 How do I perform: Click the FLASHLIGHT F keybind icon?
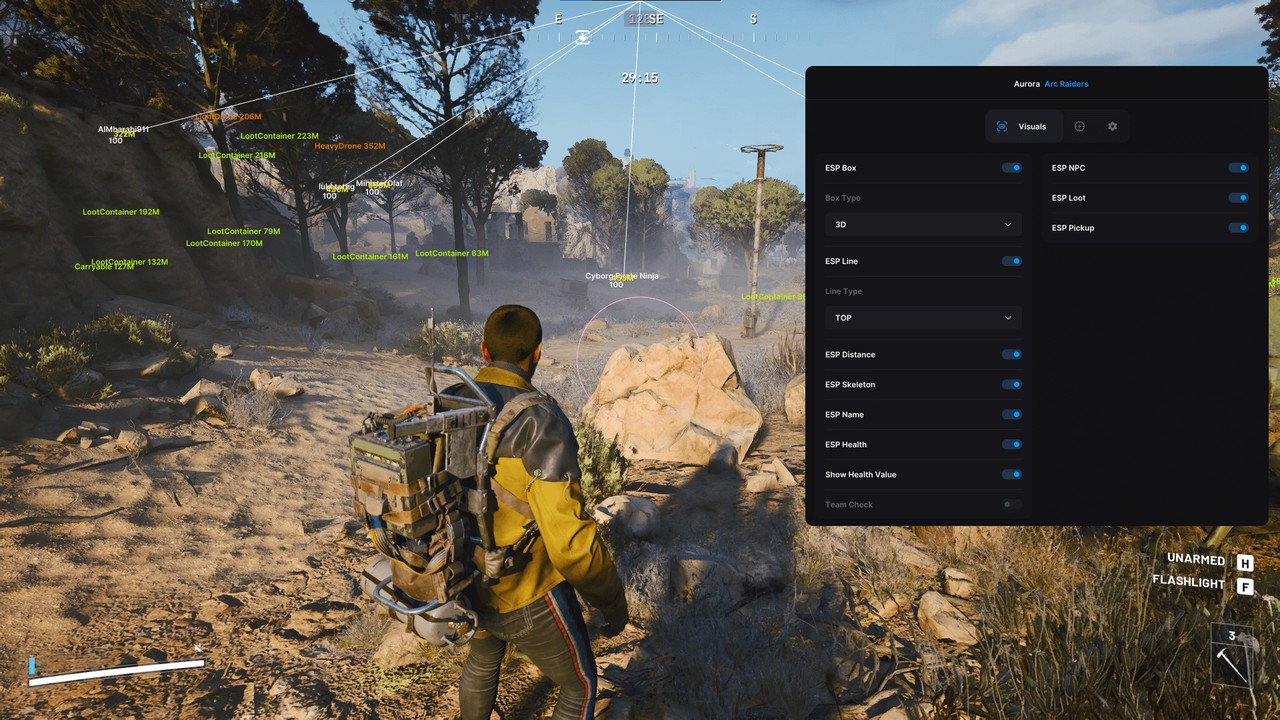(1245, 585)
